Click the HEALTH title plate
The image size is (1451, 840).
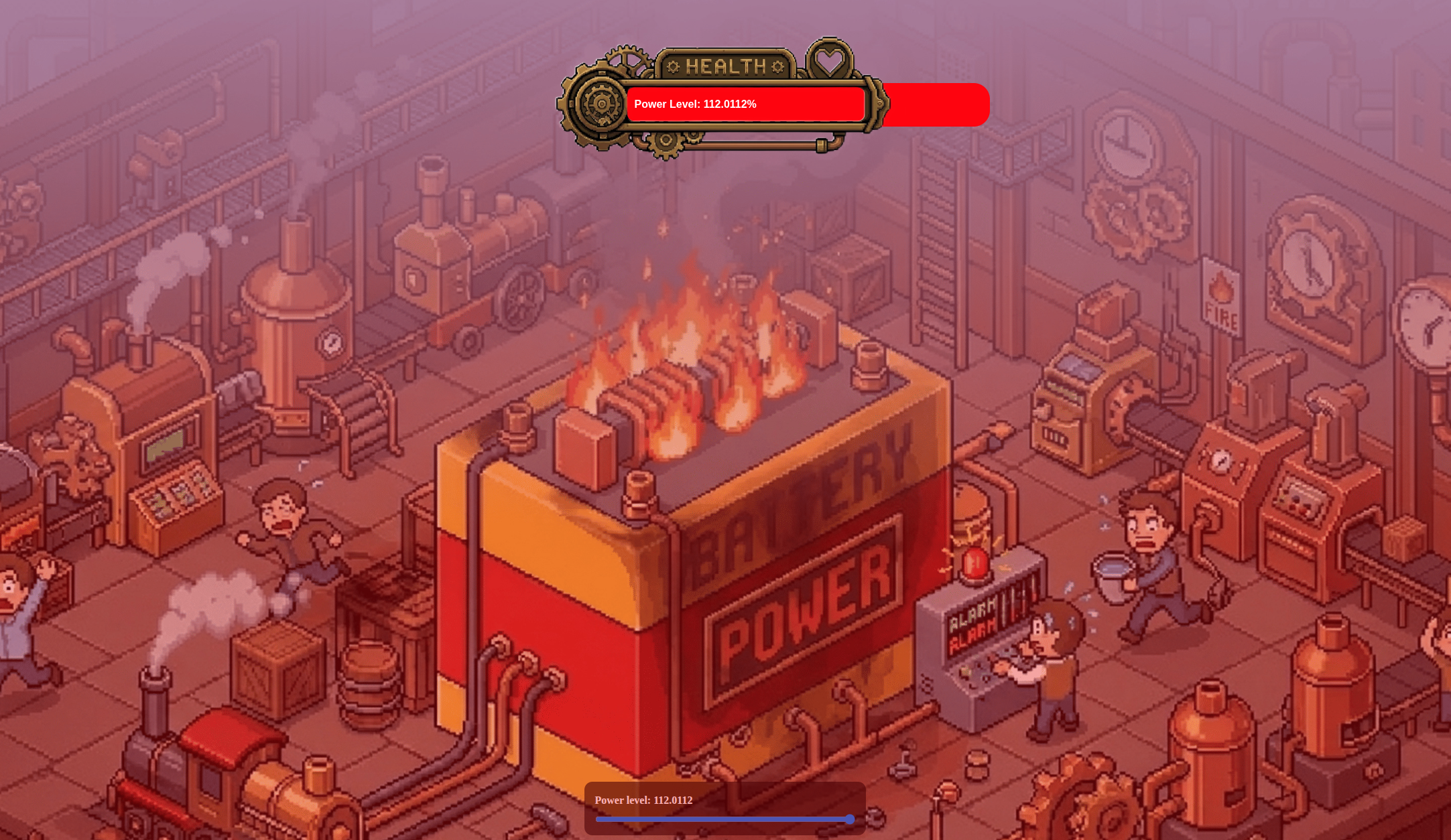coord(727,66)
